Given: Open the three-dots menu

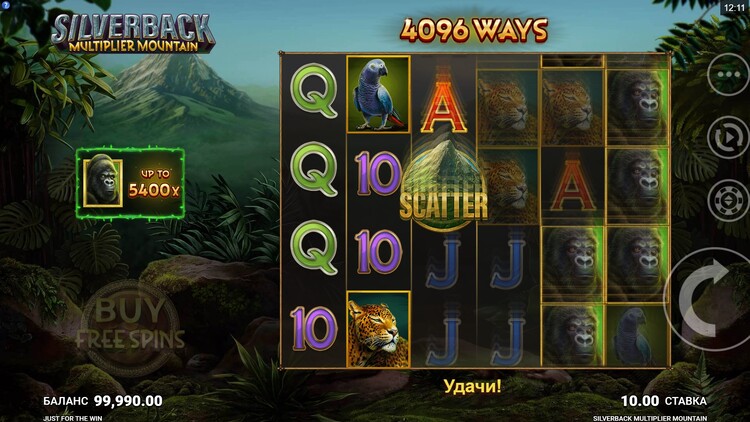Looking at the screenshot, I should [x=723, y=75].
